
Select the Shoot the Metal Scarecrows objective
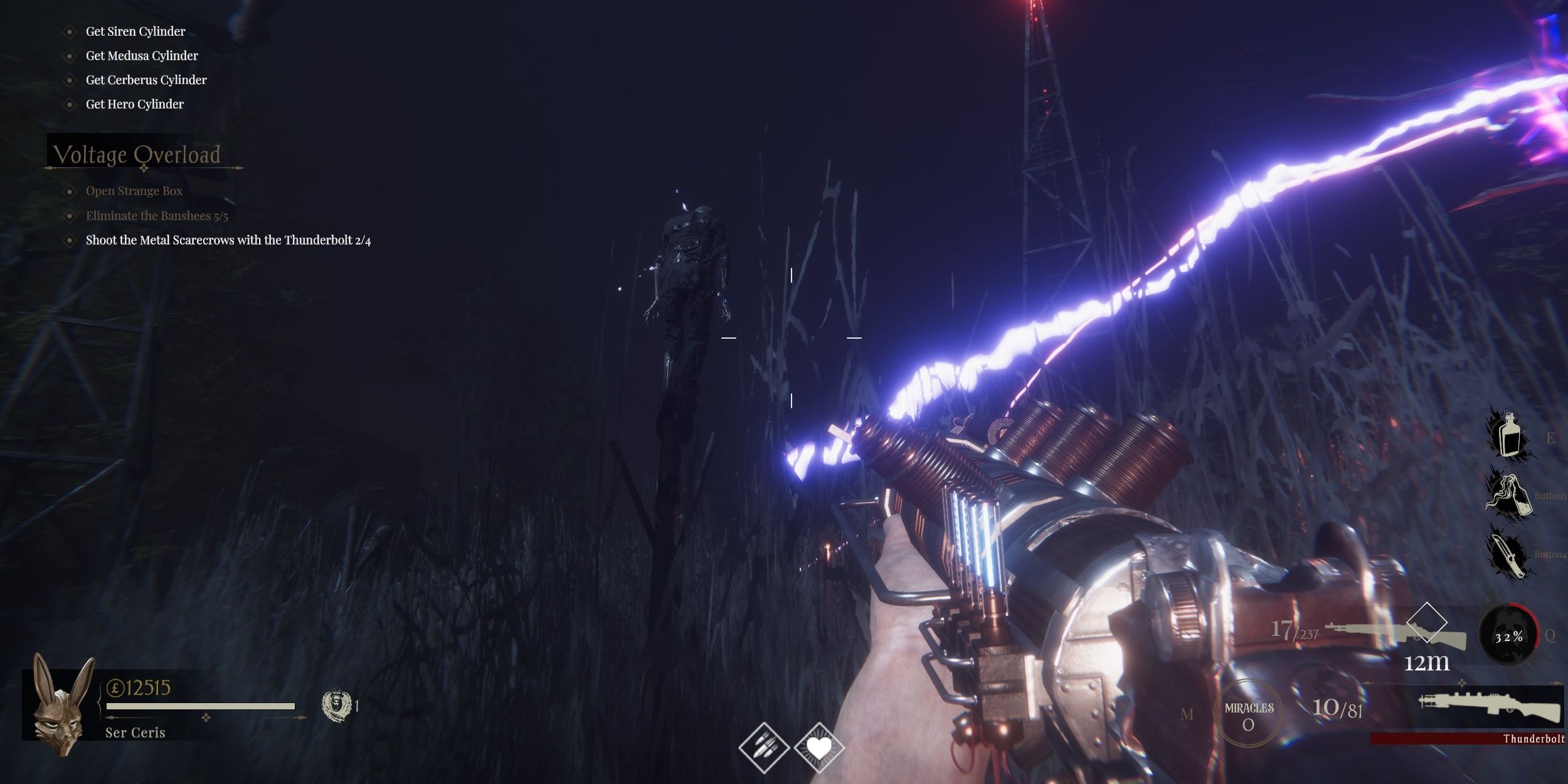point(228,240)
